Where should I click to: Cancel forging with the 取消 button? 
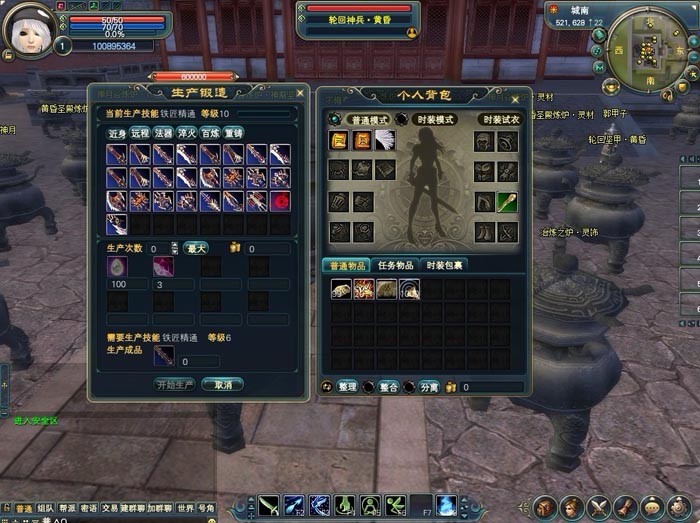[222, 384]
